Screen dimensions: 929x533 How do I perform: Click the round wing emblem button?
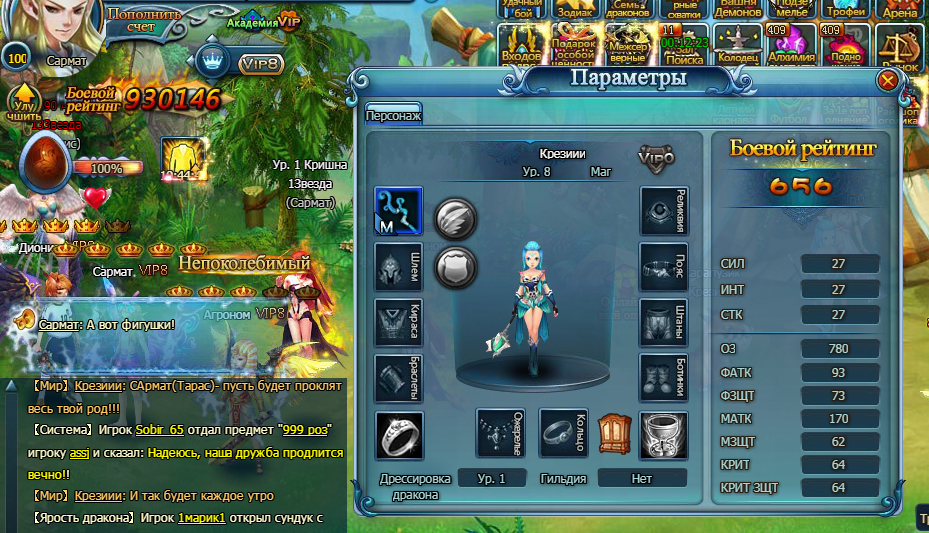pyautogui.click(x=455, y=216)
